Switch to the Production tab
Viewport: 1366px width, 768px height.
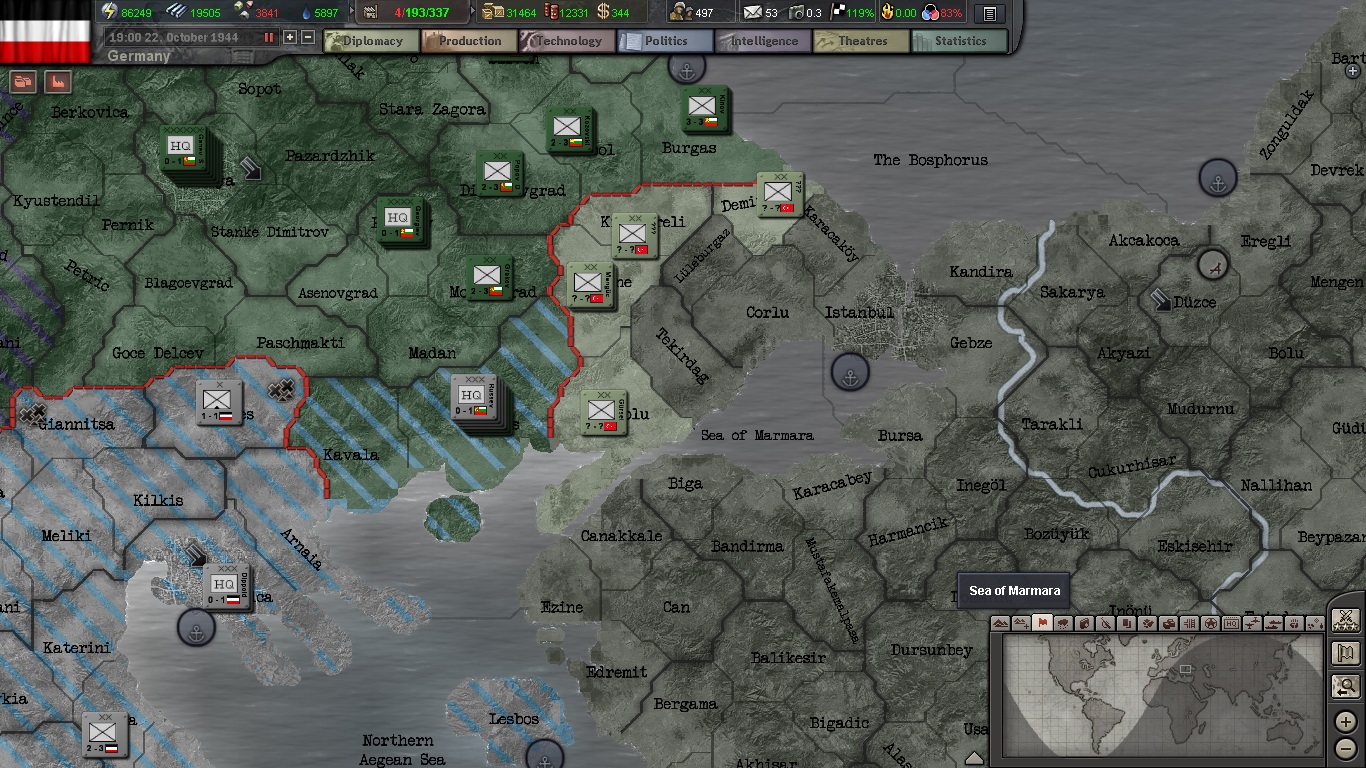[469, 41]
